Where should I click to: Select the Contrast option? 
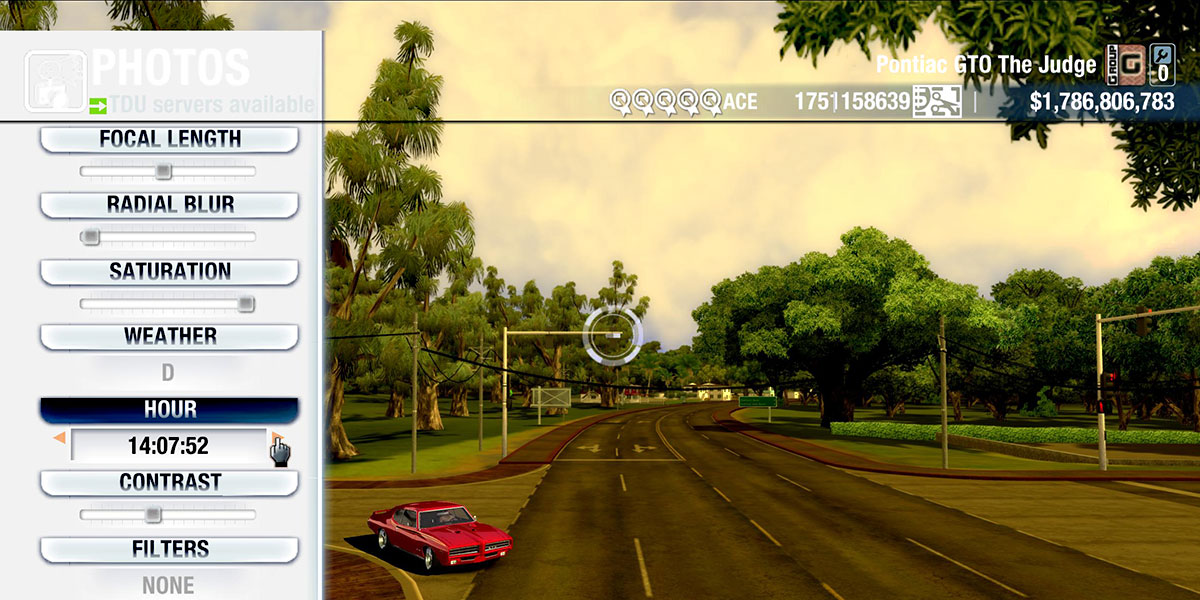pos(169,482)
